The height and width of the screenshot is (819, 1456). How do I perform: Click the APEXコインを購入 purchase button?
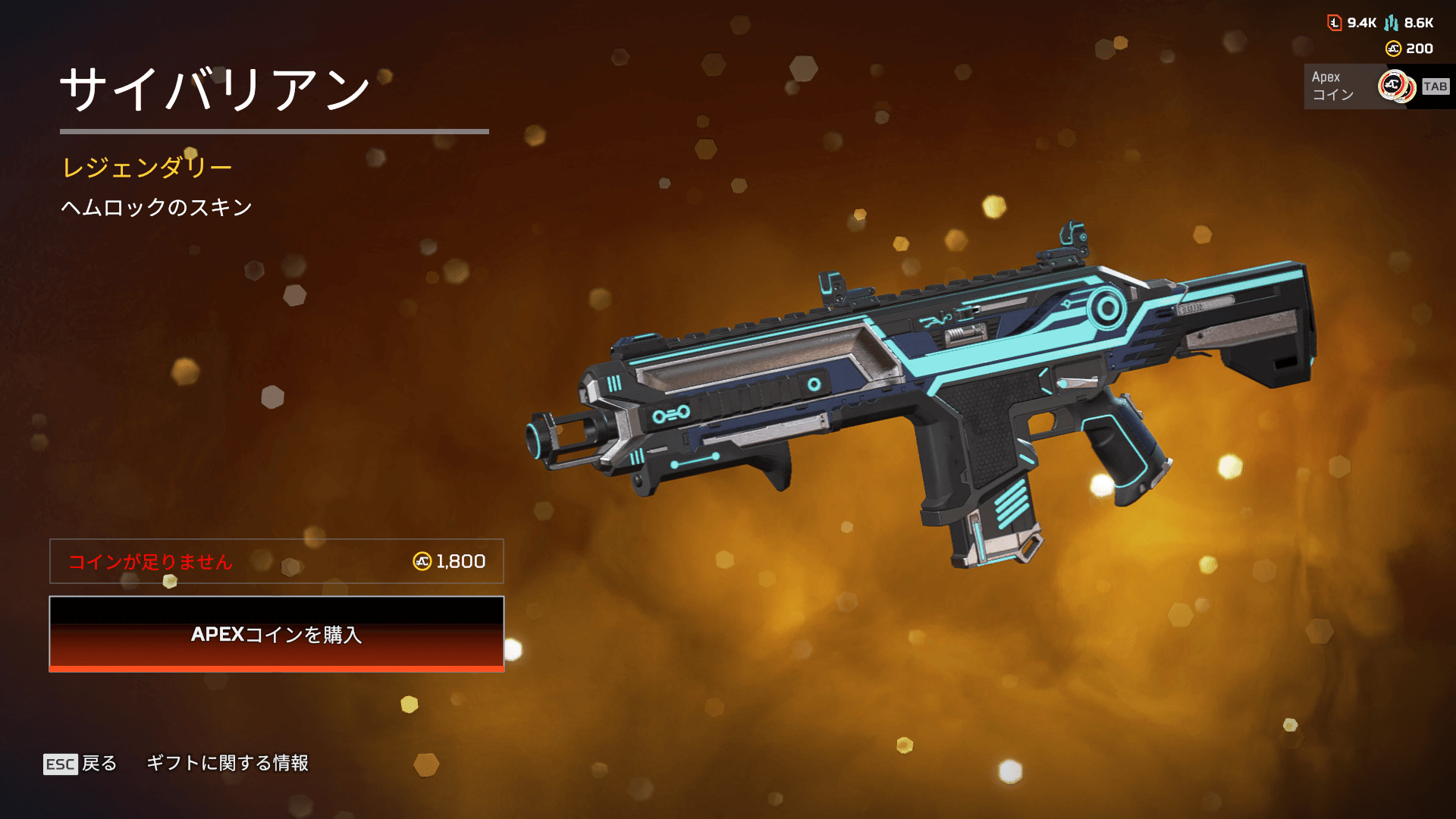(x=276, y=634)
